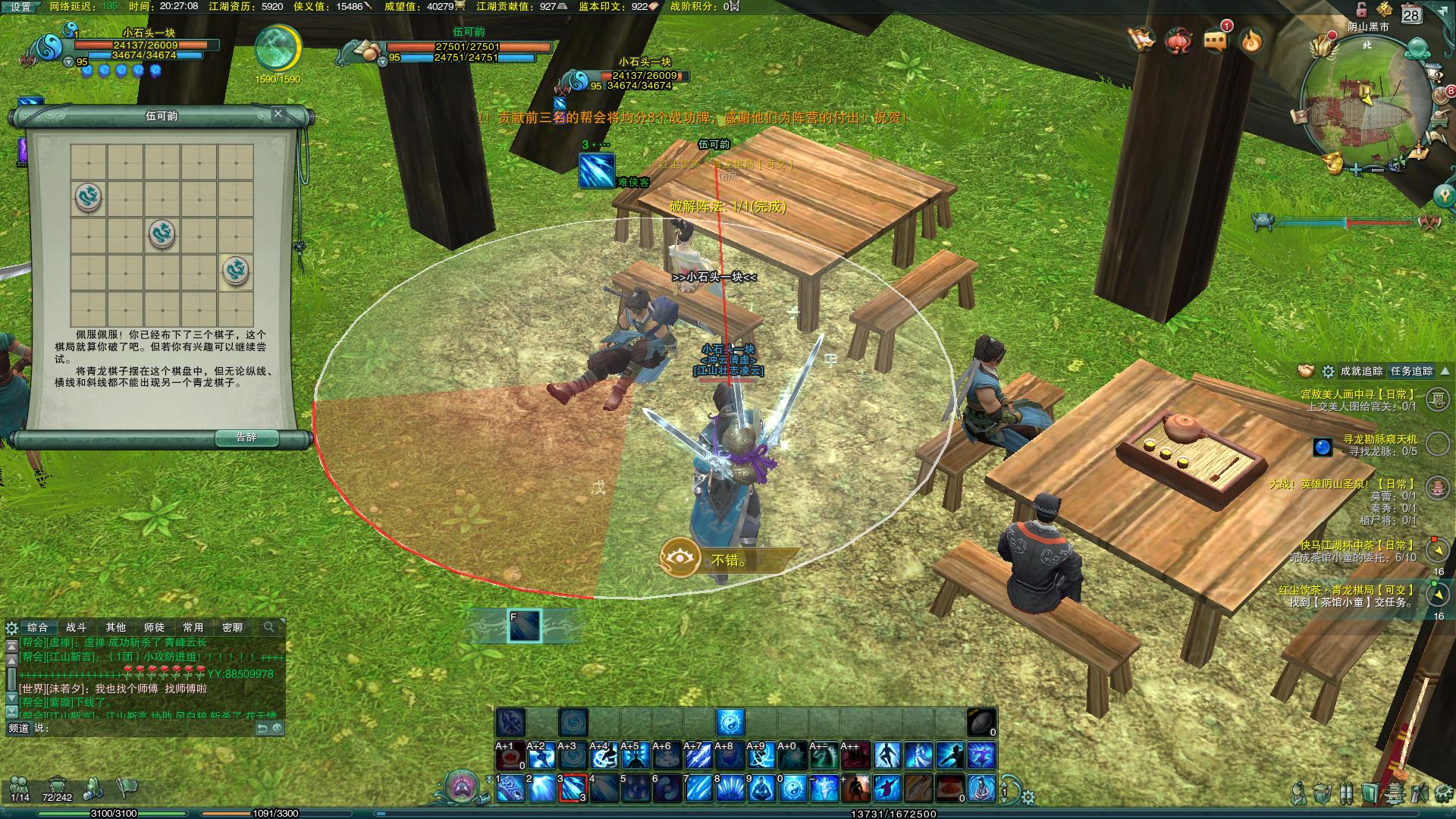Select the 红尘饮茶·青龙棋局 quest entry

1346,590
